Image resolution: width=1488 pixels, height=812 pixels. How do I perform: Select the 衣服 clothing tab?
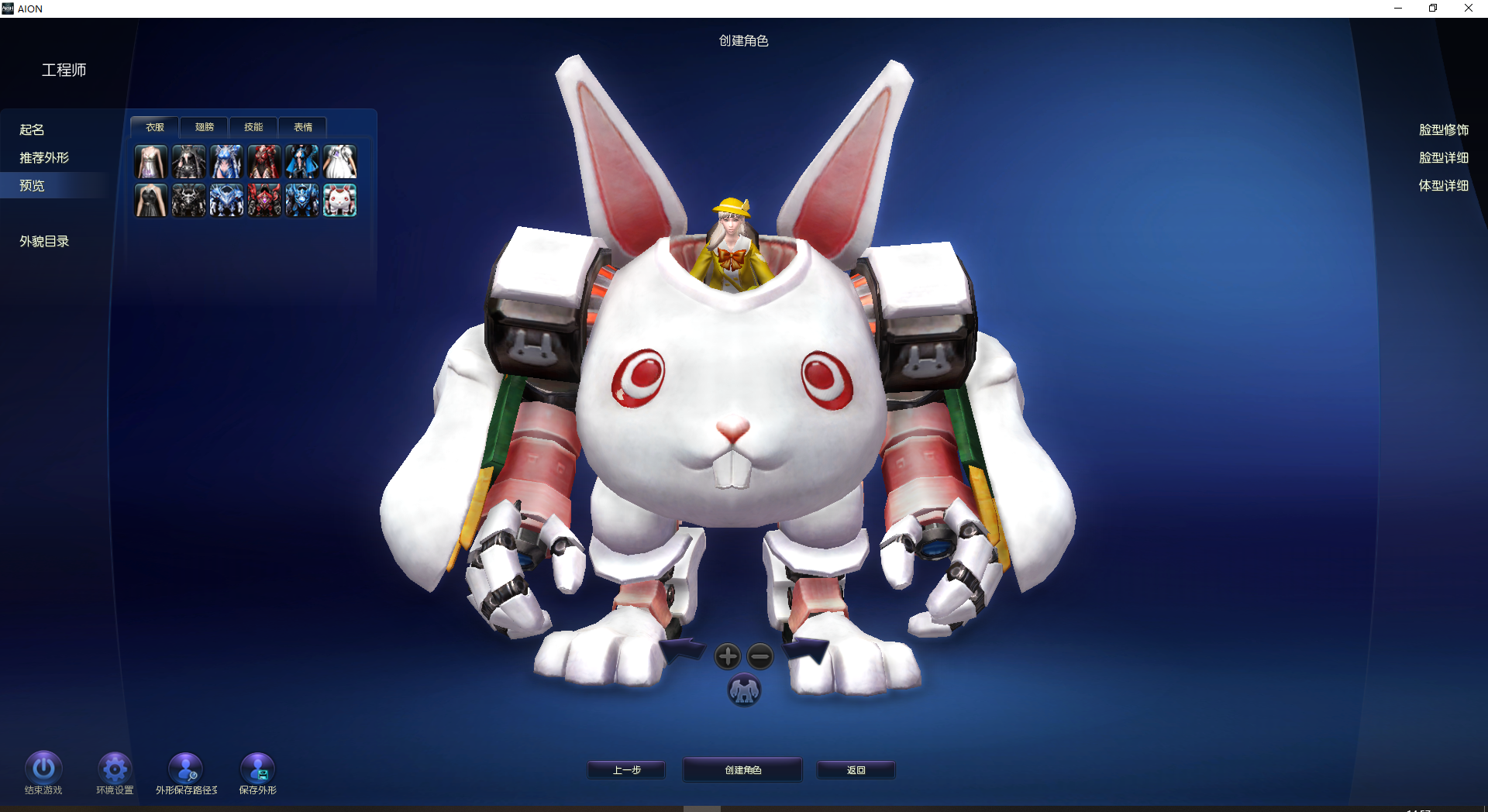tap(155, 127)
